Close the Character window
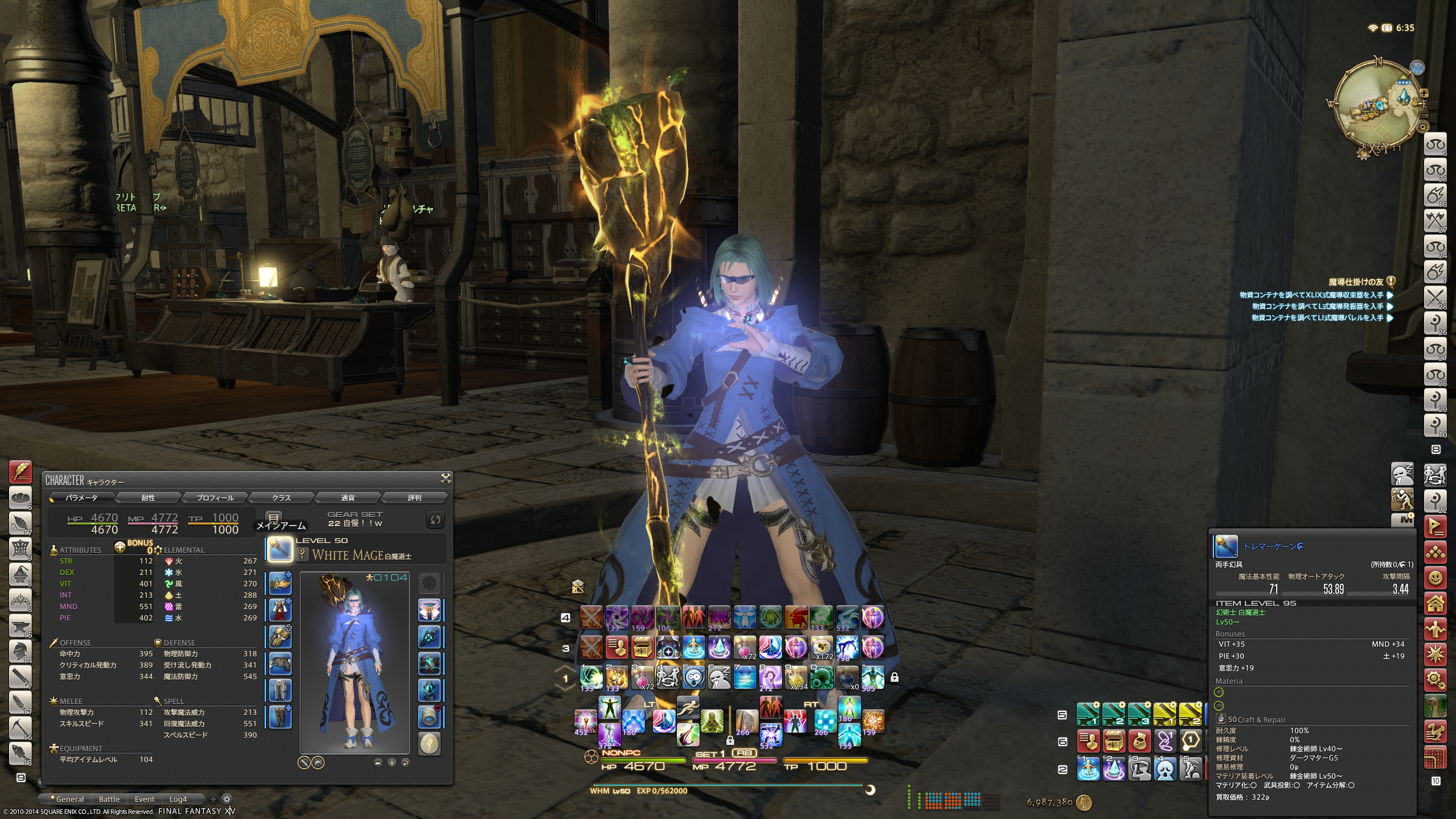The width and height of the screenshot is (1456, 819). coord(445,479)
